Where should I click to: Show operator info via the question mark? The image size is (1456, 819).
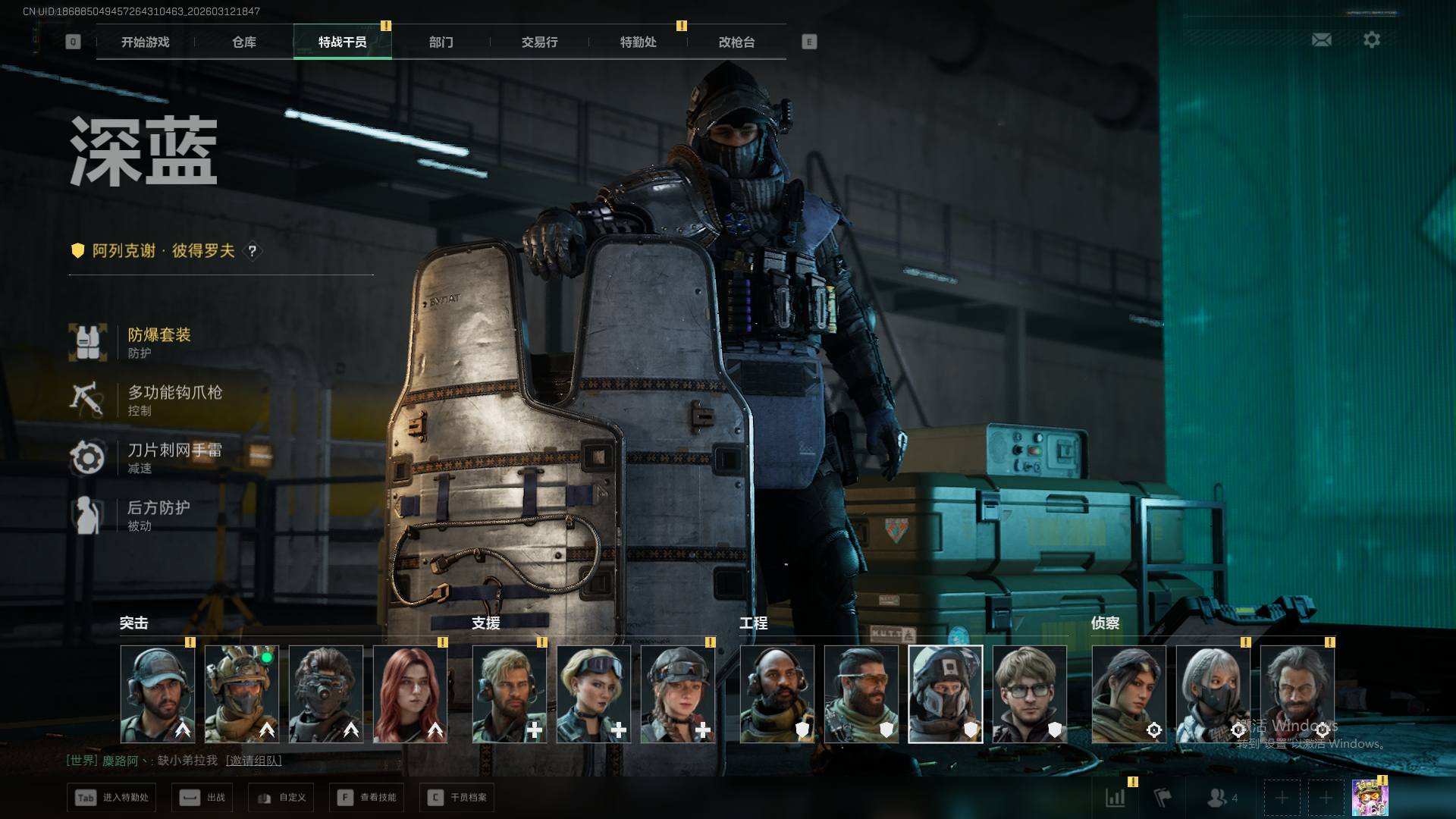[x=253, y=251]
